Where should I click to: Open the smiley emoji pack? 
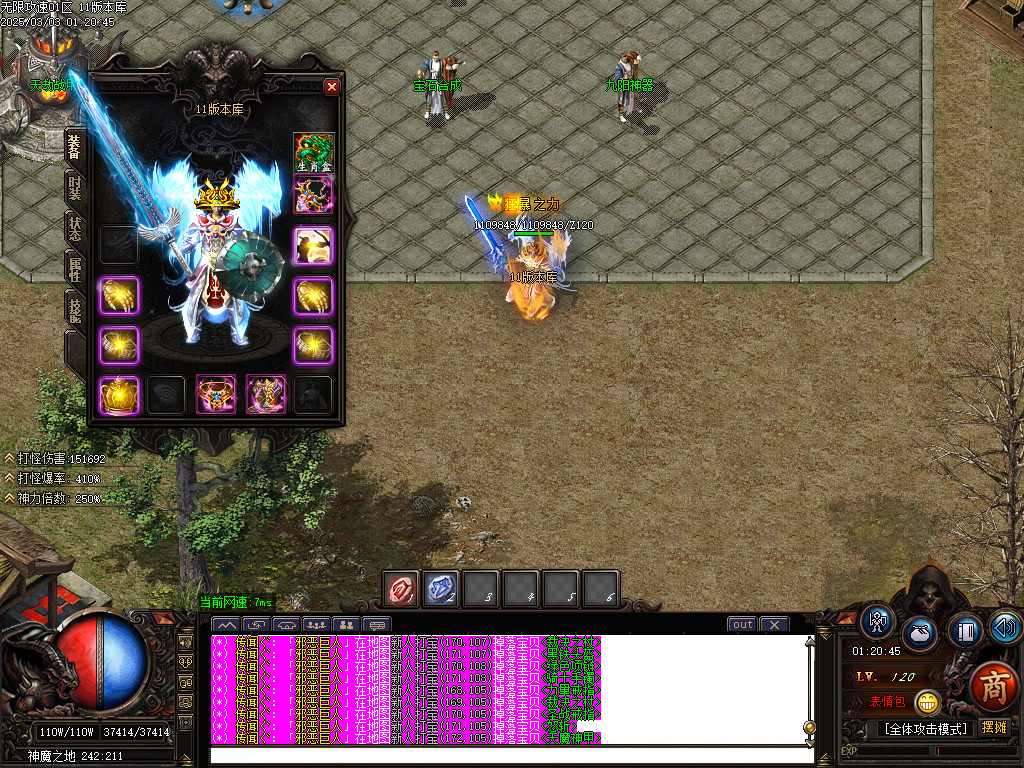click(x=928, y=702)
